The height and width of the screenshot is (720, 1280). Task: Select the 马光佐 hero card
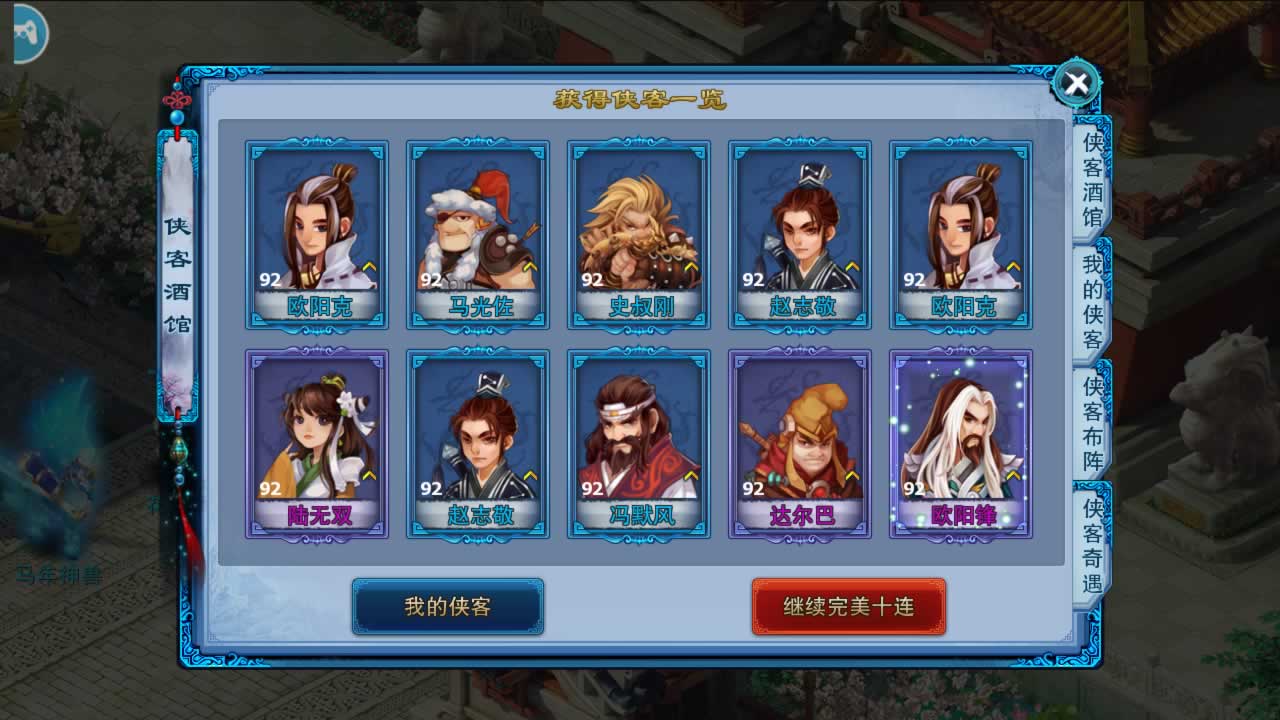pyautogui.click(x=478, y=235)
